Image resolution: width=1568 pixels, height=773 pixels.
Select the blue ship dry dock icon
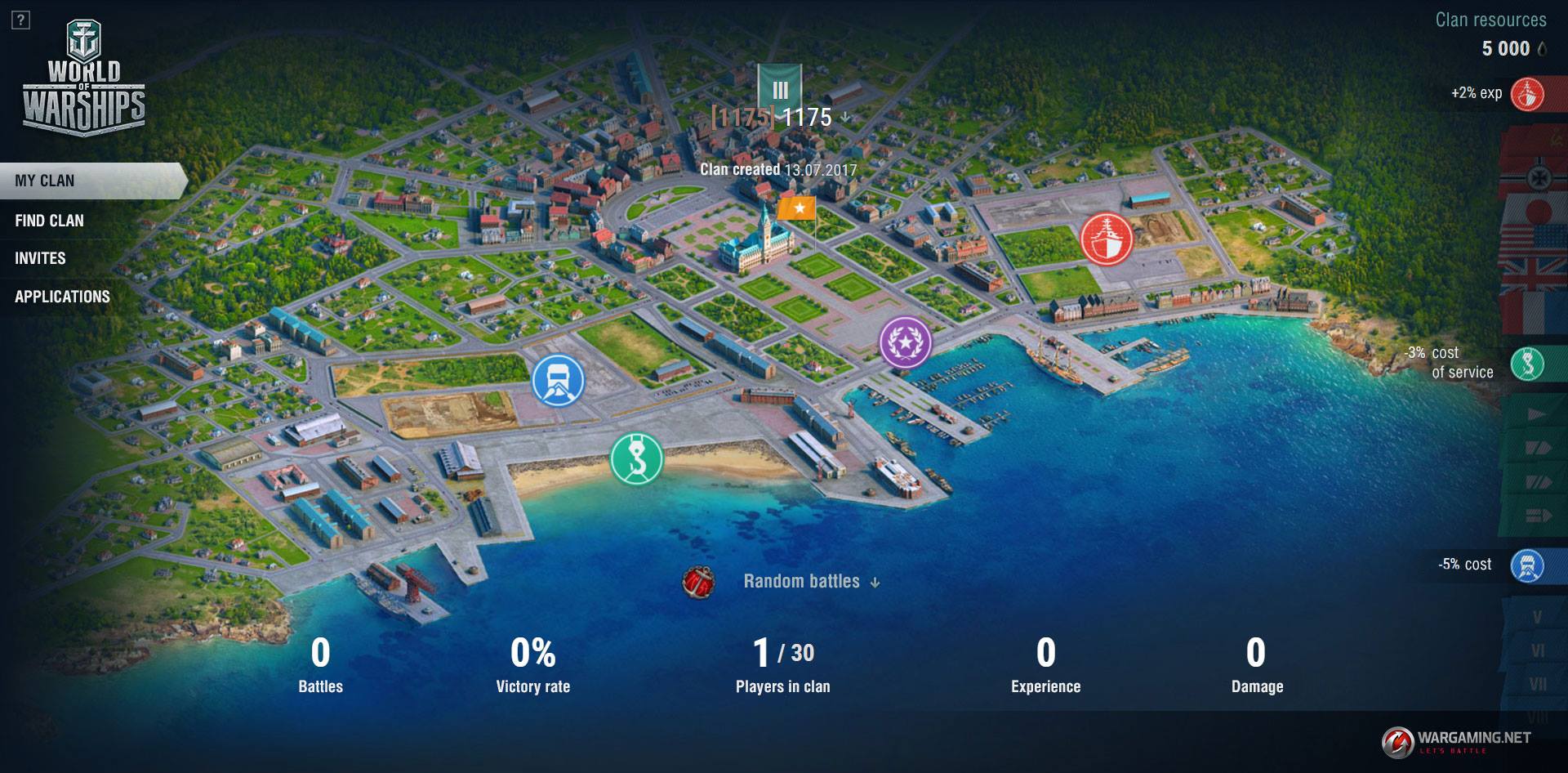(x=559, y=381)
